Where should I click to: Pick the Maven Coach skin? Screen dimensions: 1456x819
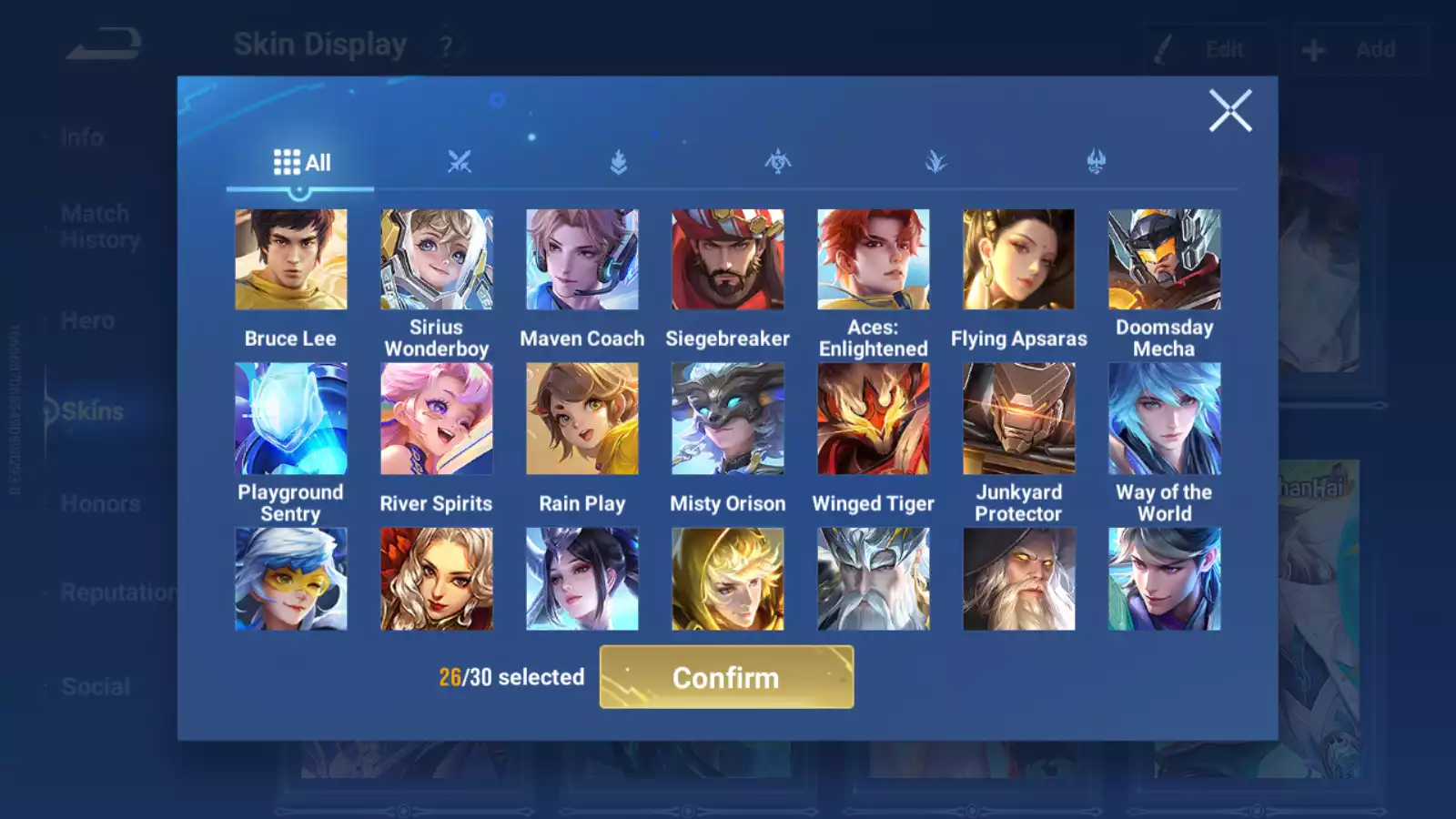(581, 259)
